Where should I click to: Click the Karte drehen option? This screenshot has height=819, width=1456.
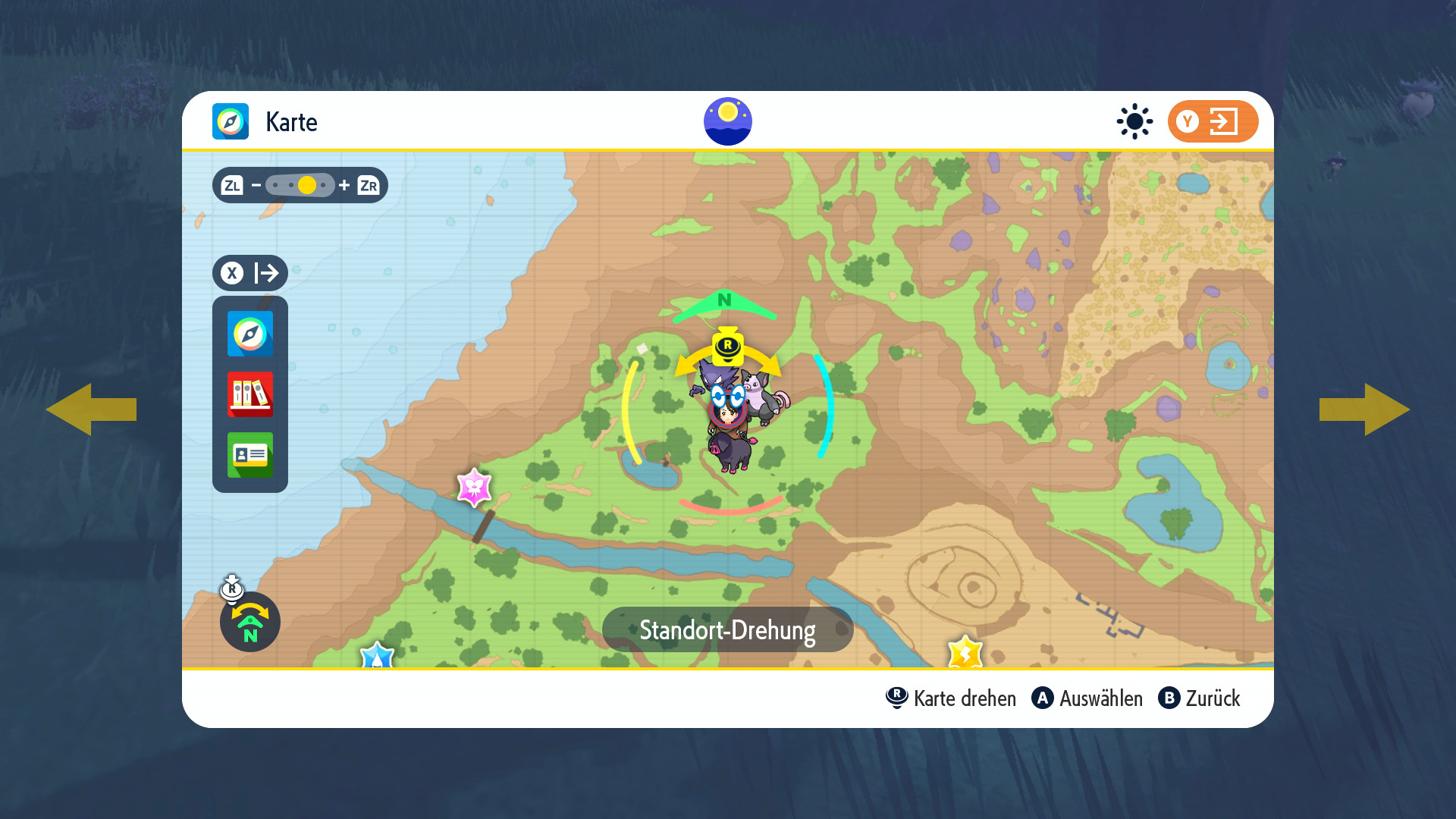coord(951,698)
